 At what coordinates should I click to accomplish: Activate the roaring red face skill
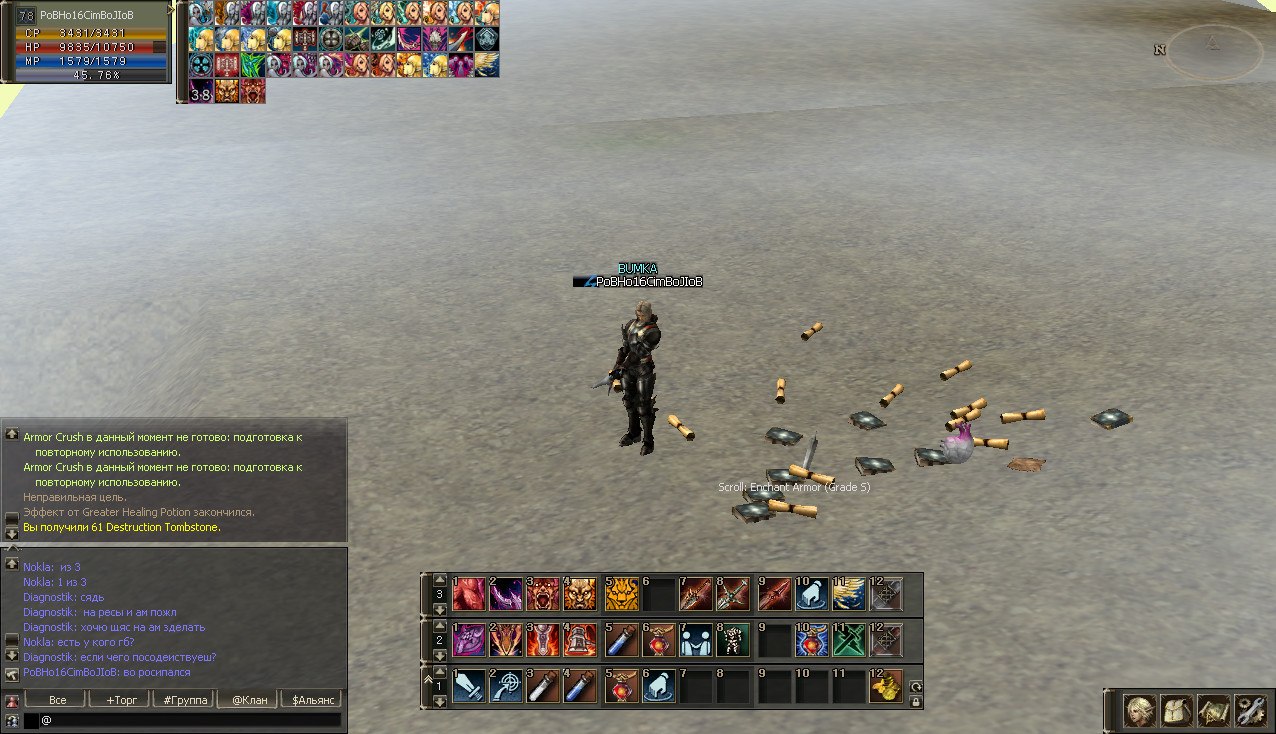click(543, 594)
